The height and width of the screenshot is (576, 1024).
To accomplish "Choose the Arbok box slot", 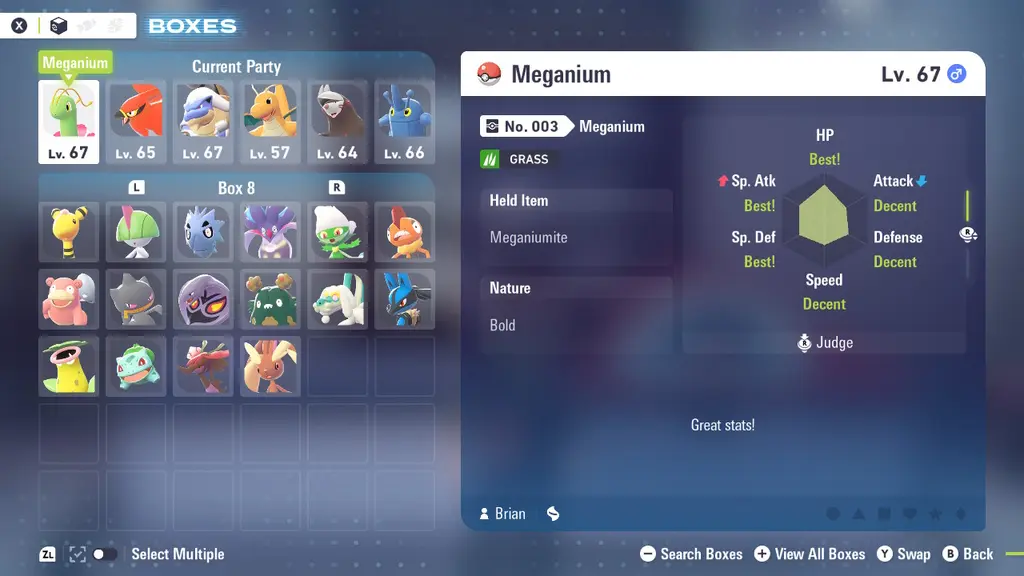I will point(203,298).
